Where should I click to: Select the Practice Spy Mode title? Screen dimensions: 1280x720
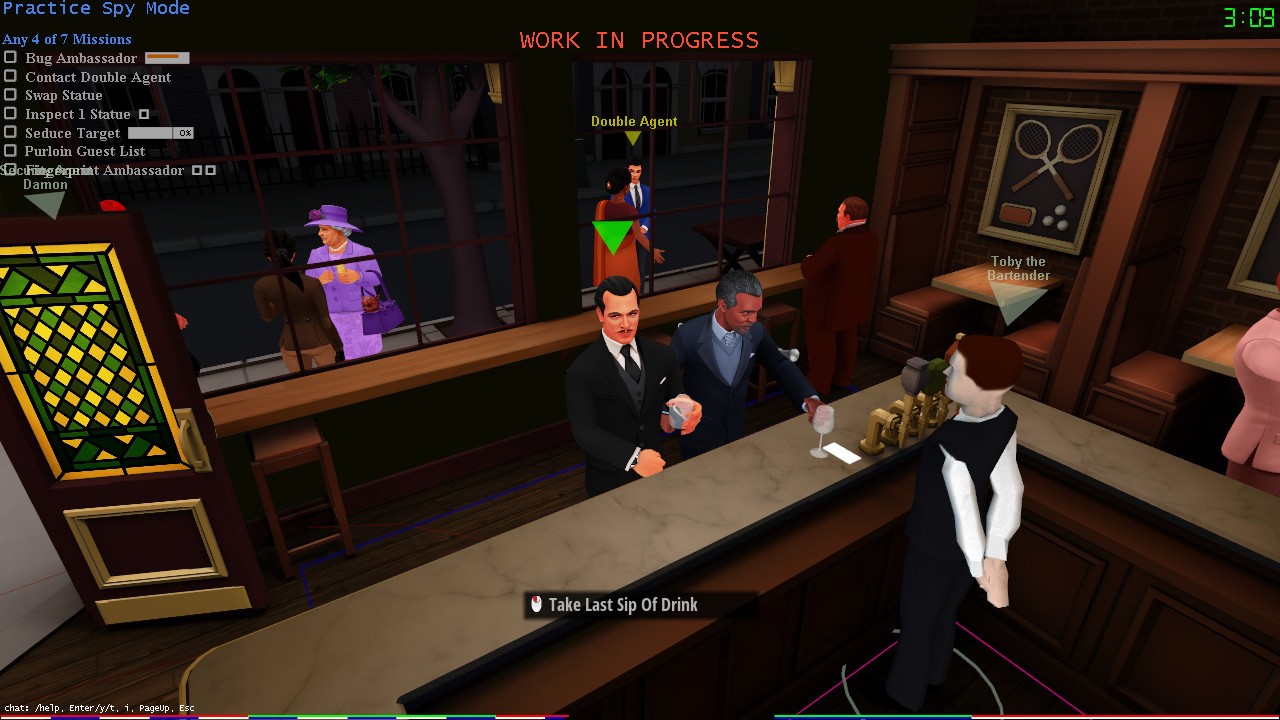click(x=96, y=8)
